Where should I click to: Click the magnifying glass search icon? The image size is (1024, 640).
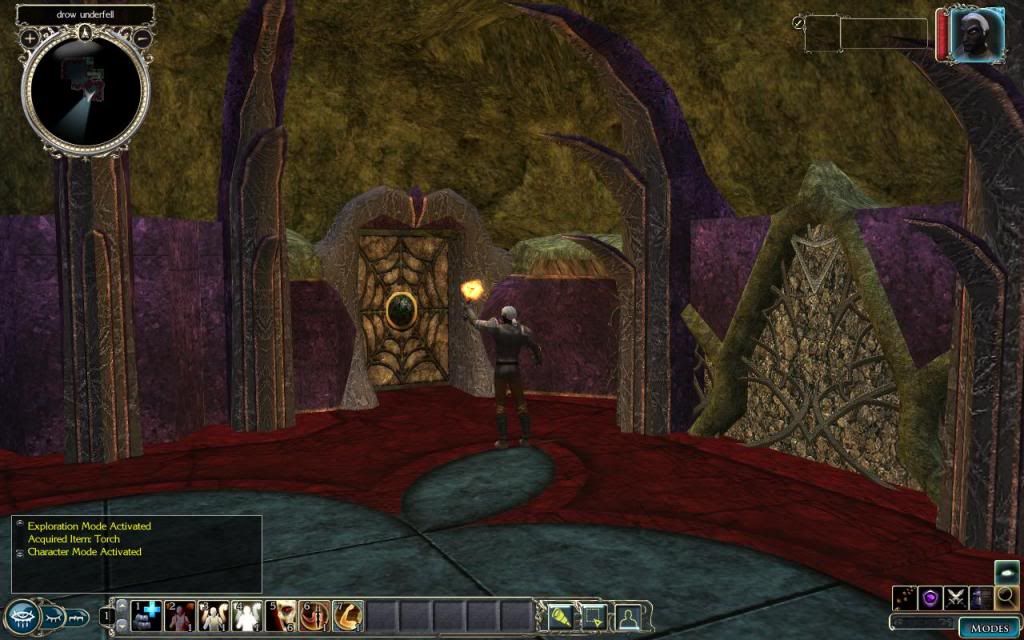point(1007,598)
